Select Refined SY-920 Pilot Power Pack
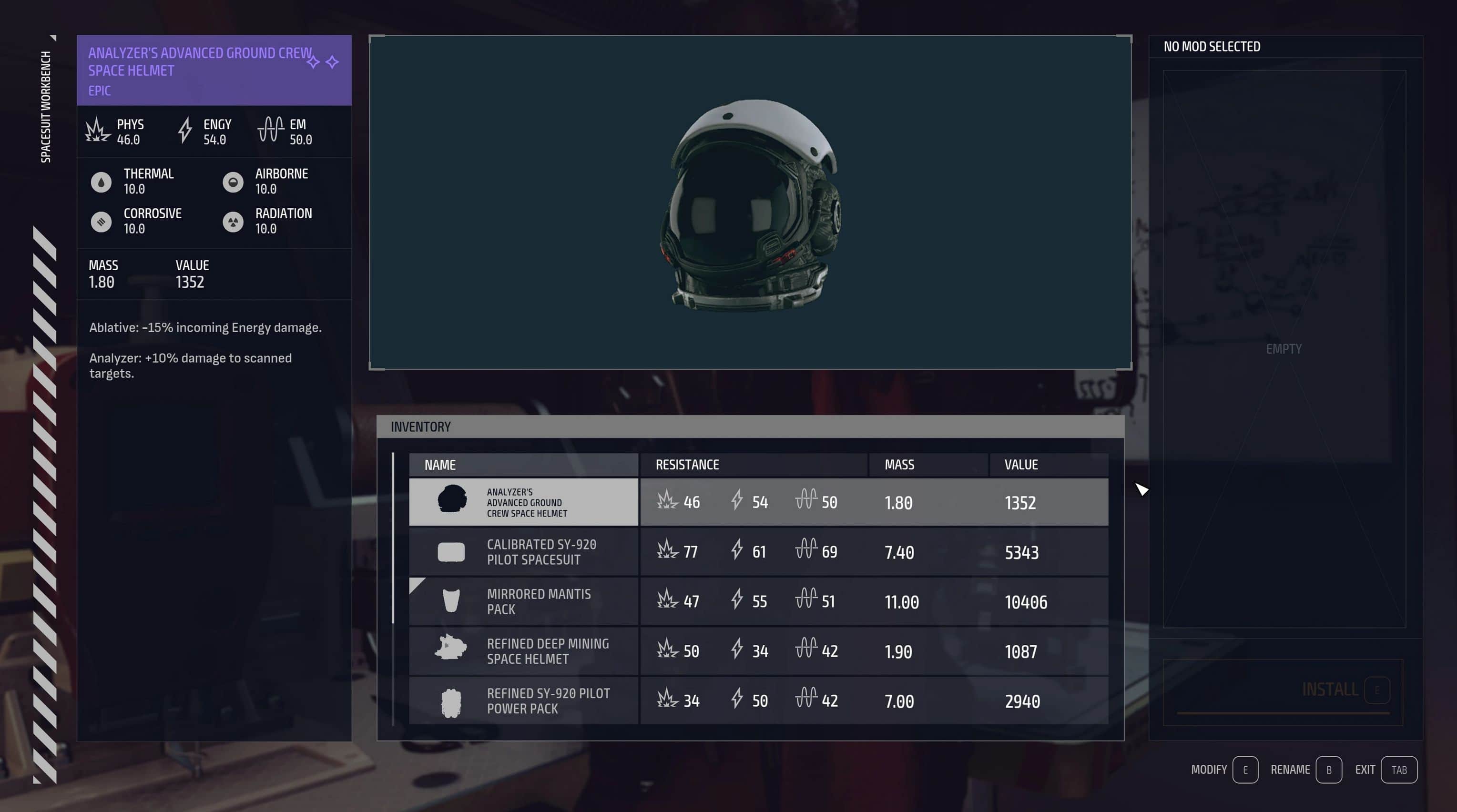Viewport: 1457px width, 812px height. pyautogui.click(x=758, y=701)
